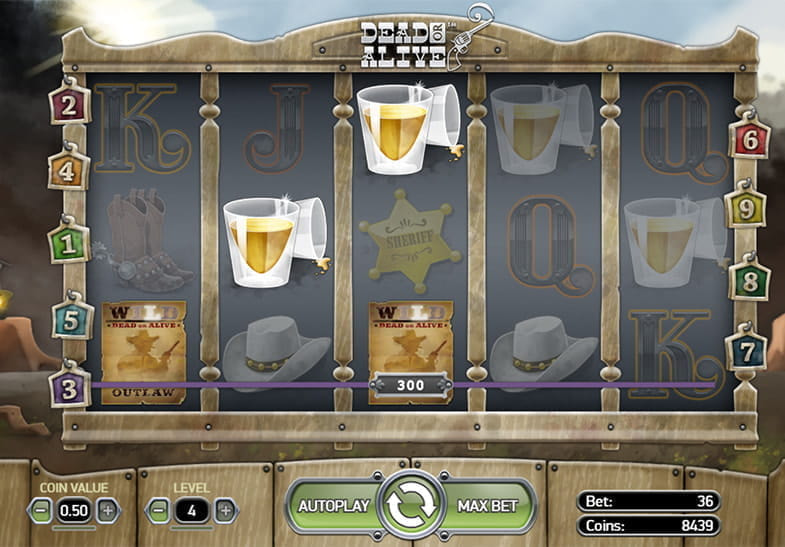
Task: Spin the reels with the circular arrow button
Action: (x=412, y=506)
